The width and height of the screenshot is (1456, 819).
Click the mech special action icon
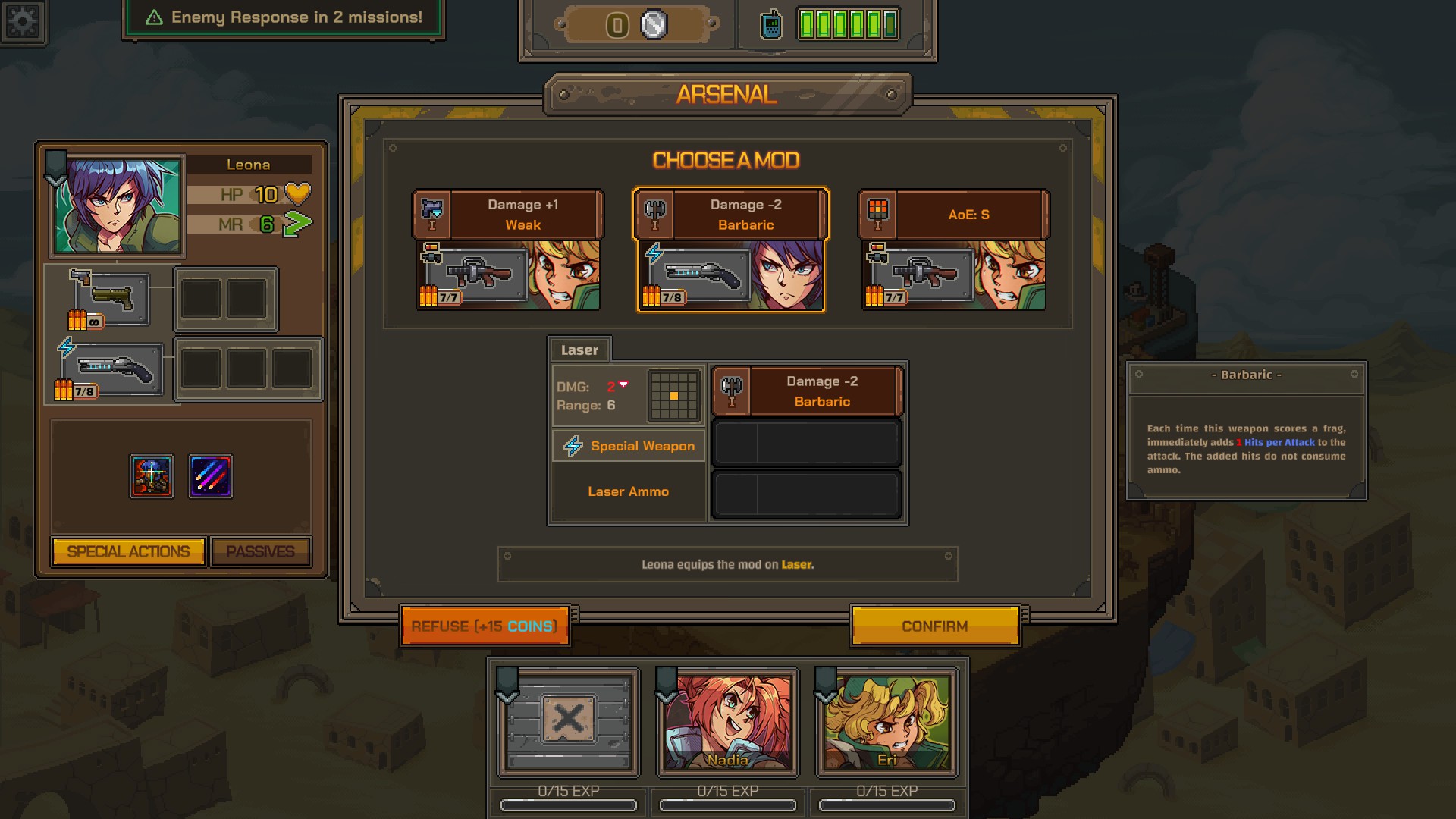pos(152,476)
